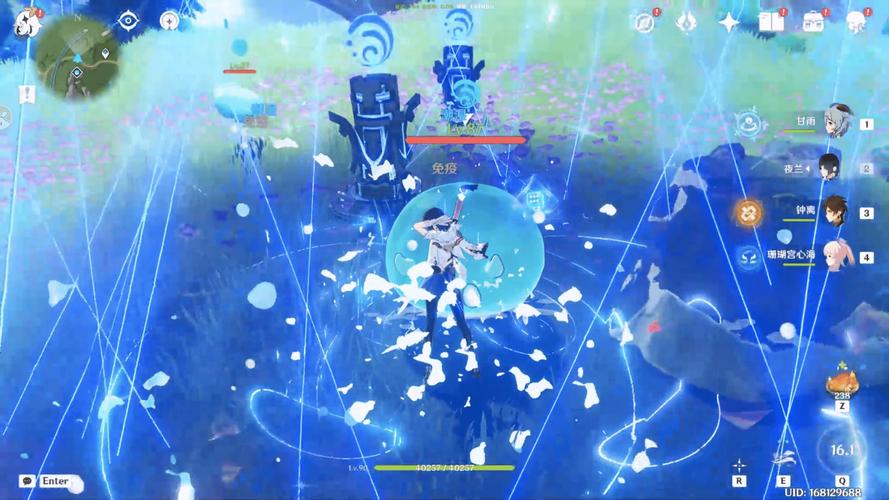889x500 pixels.
Task: Open the chat box
Action: (x=44, y=481)
